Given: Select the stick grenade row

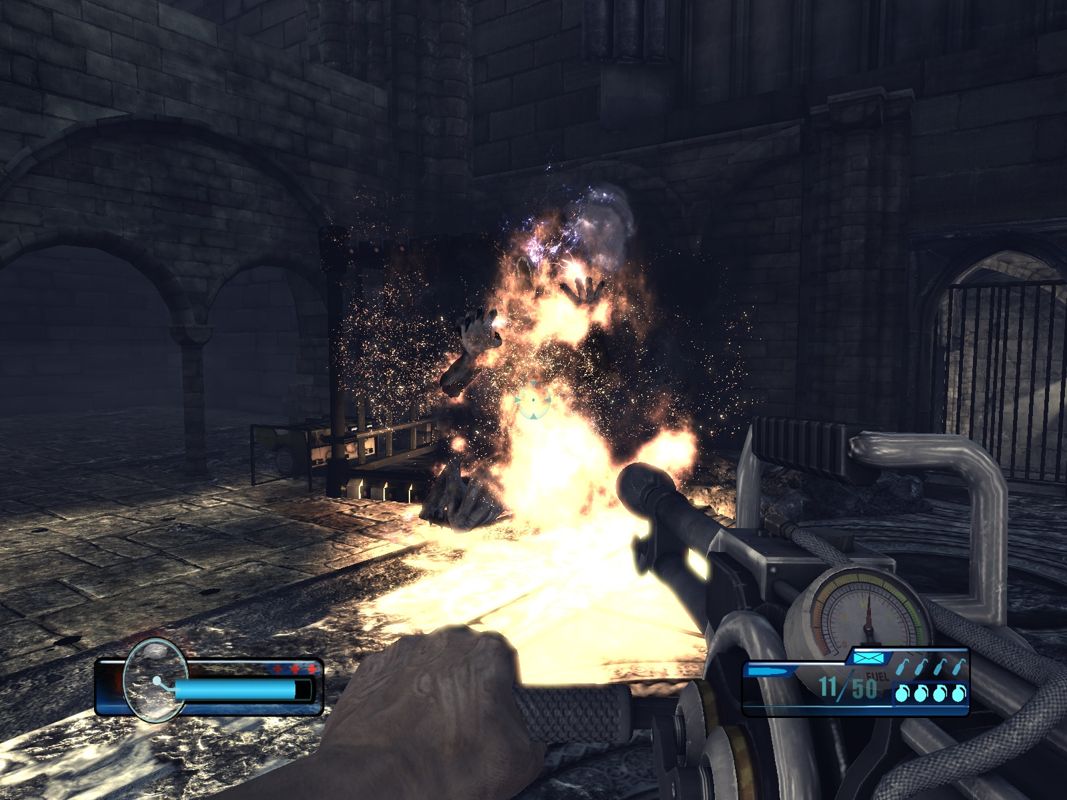Looking at the screenshot, I should click(930, 667).
